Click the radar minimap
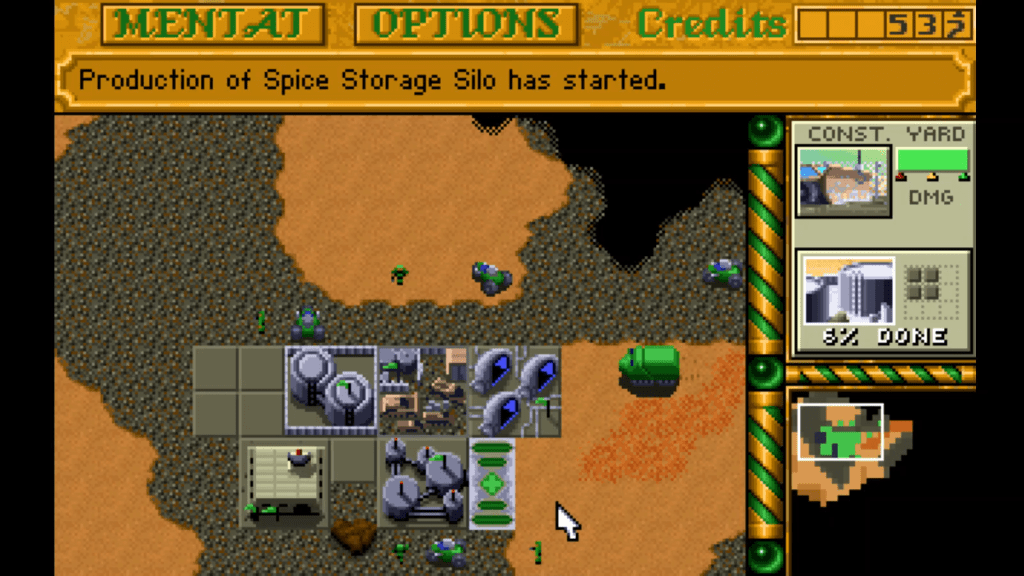This screenshot has height=576, width=1024. [851, 450]
